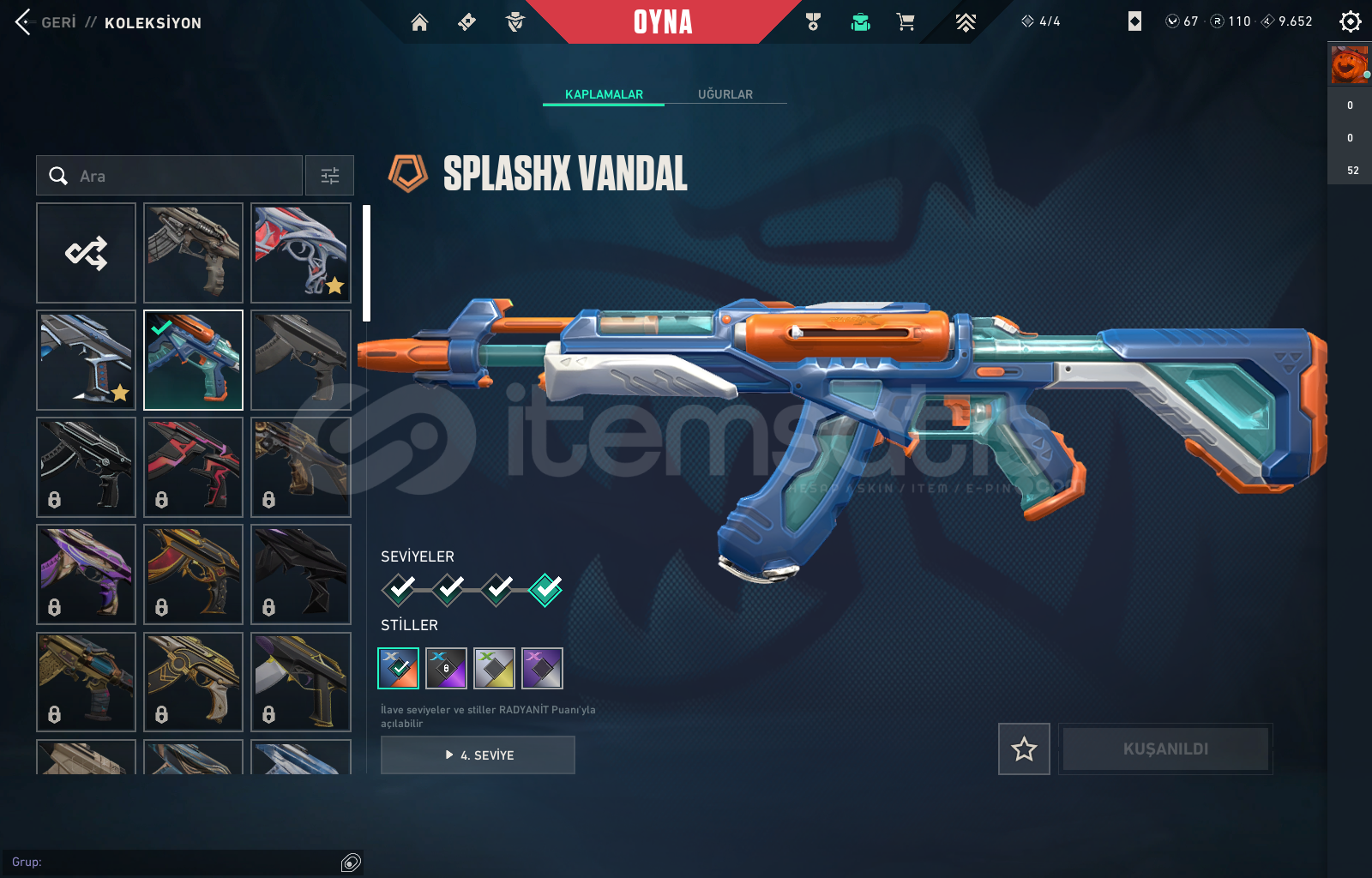Select the locked purple Vandal skin
Screen dimensions: 1372x878
coord(87,574)
